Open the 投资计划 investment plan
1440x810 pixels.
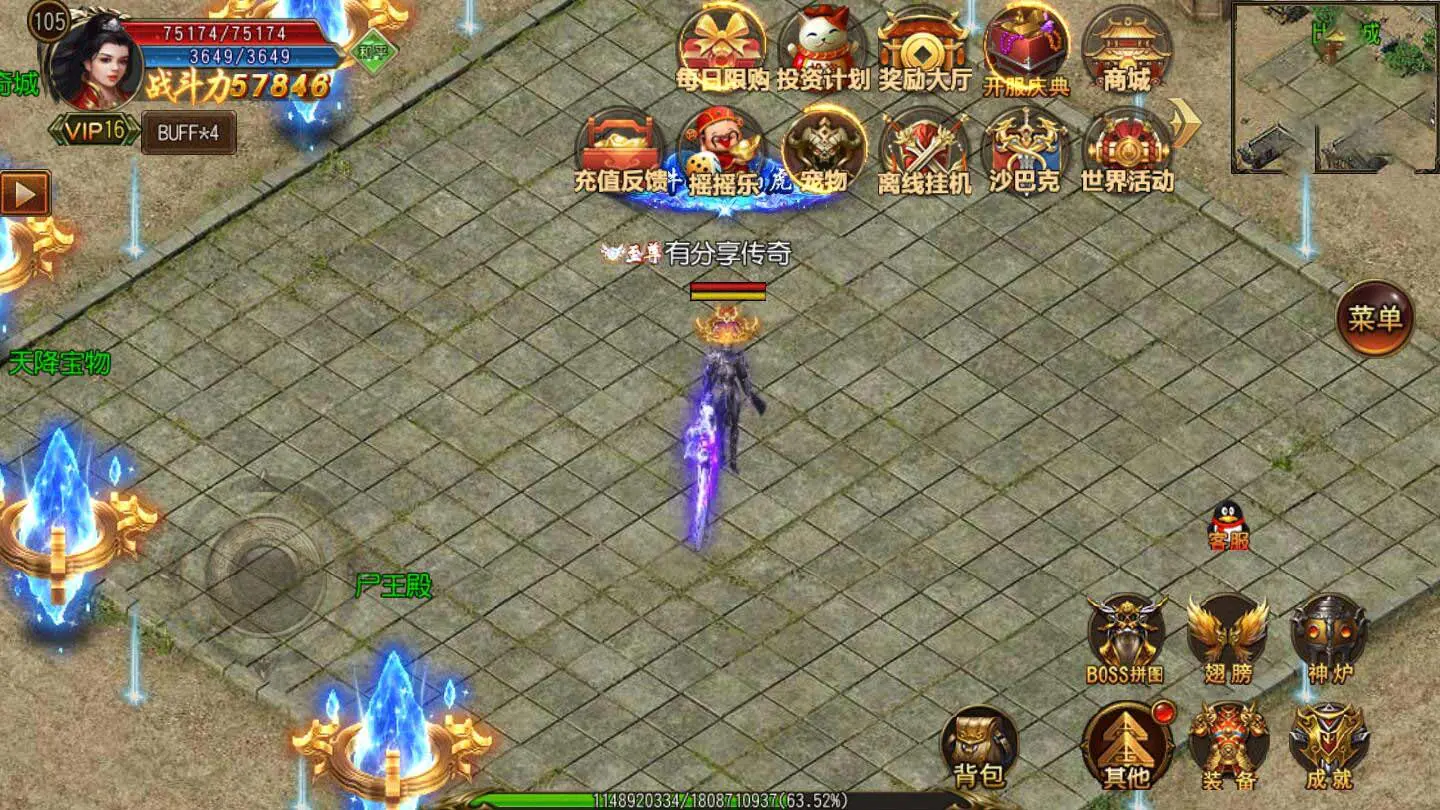tap(824, 45)
